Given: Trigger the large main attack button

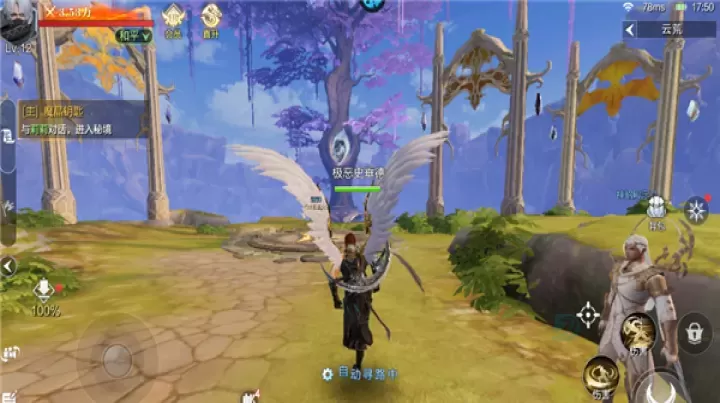Looking at the screenshot, I should (660, 388).
